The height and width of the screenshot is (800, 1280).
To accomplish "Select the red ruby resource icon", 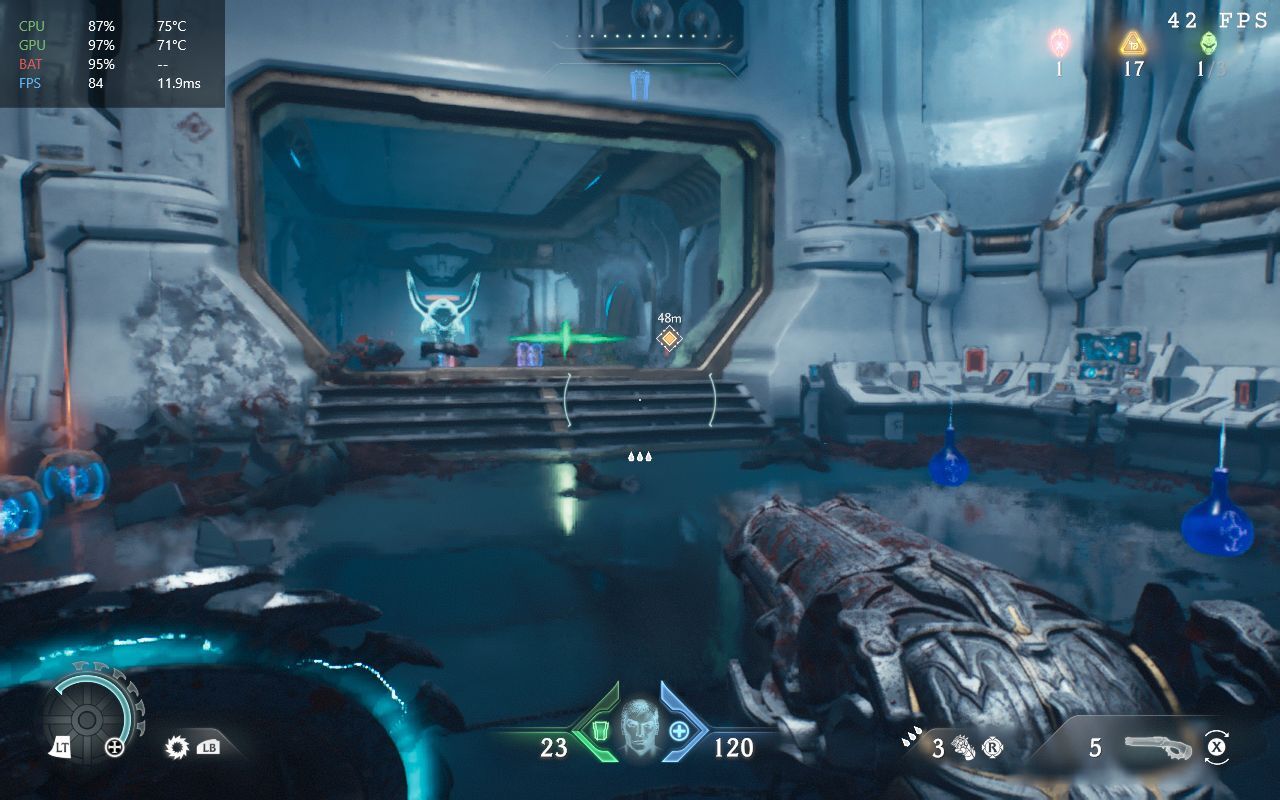I will click(1059, 43).
